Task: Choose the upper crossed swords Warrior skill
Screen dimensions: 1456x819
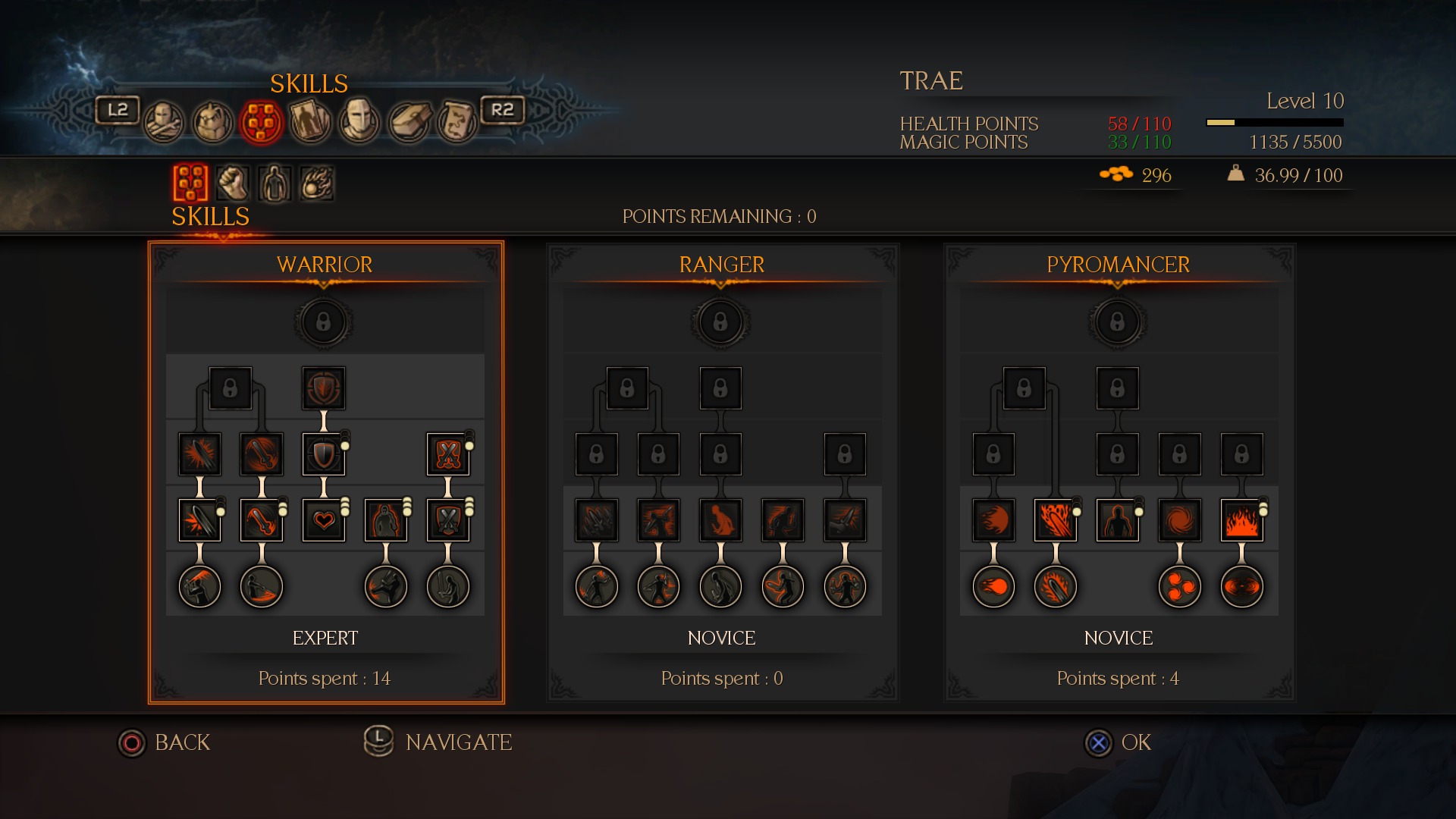Action: (448, 454)
